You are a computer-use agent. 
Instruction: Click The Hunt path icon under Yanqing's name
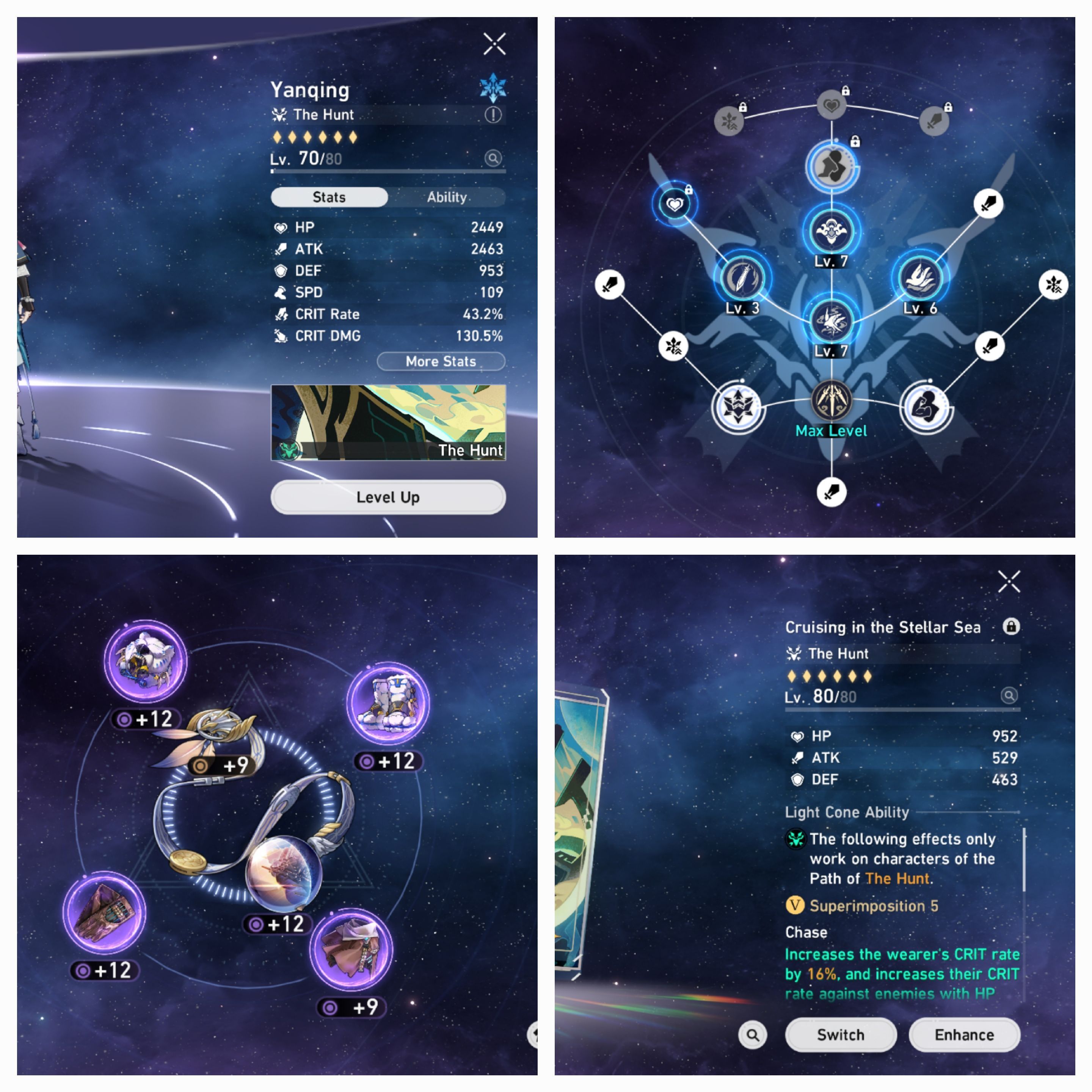pyautogui.click(x=279, y=114)
